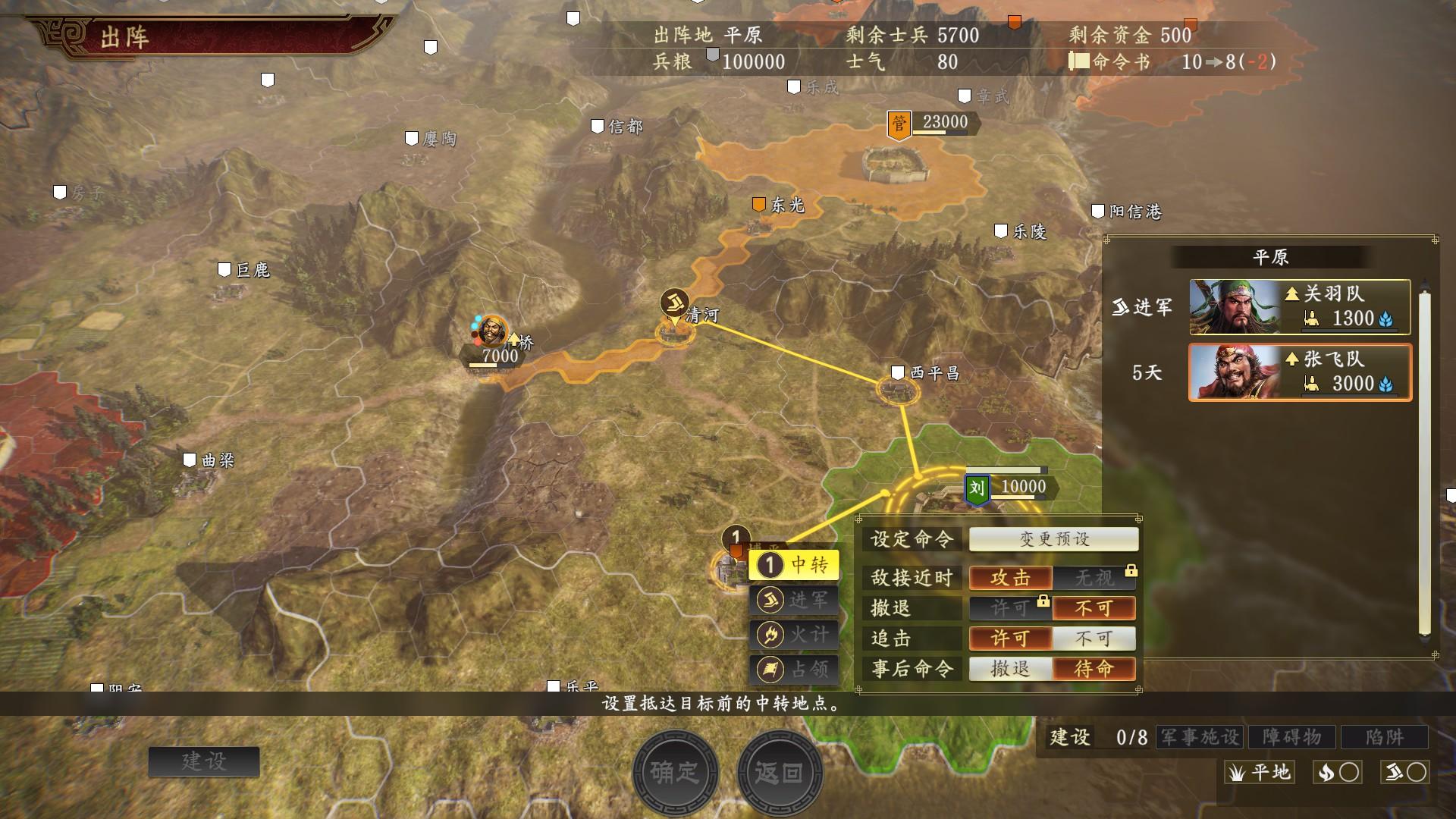1456x819 pixels.
Task: Set 事后命令 to 待命
Action: [x=1094, y=669]
